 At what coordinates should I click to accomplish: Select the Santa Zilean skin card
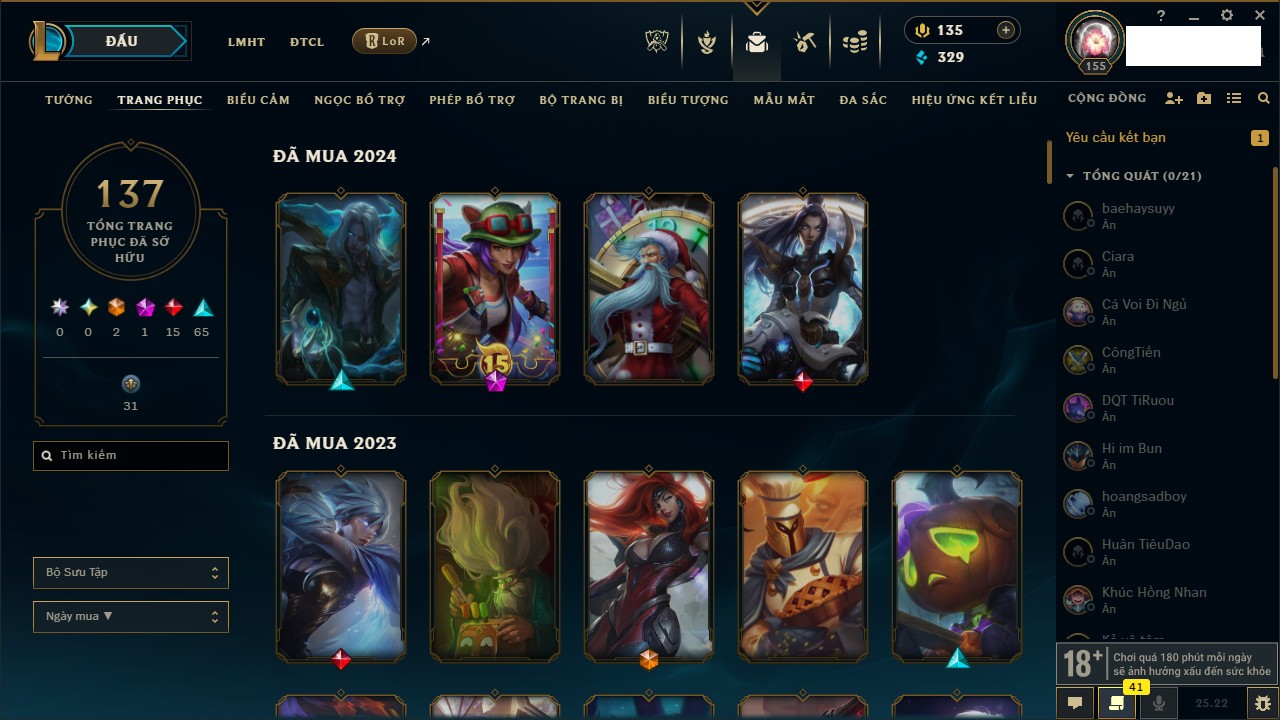point(649,288)
